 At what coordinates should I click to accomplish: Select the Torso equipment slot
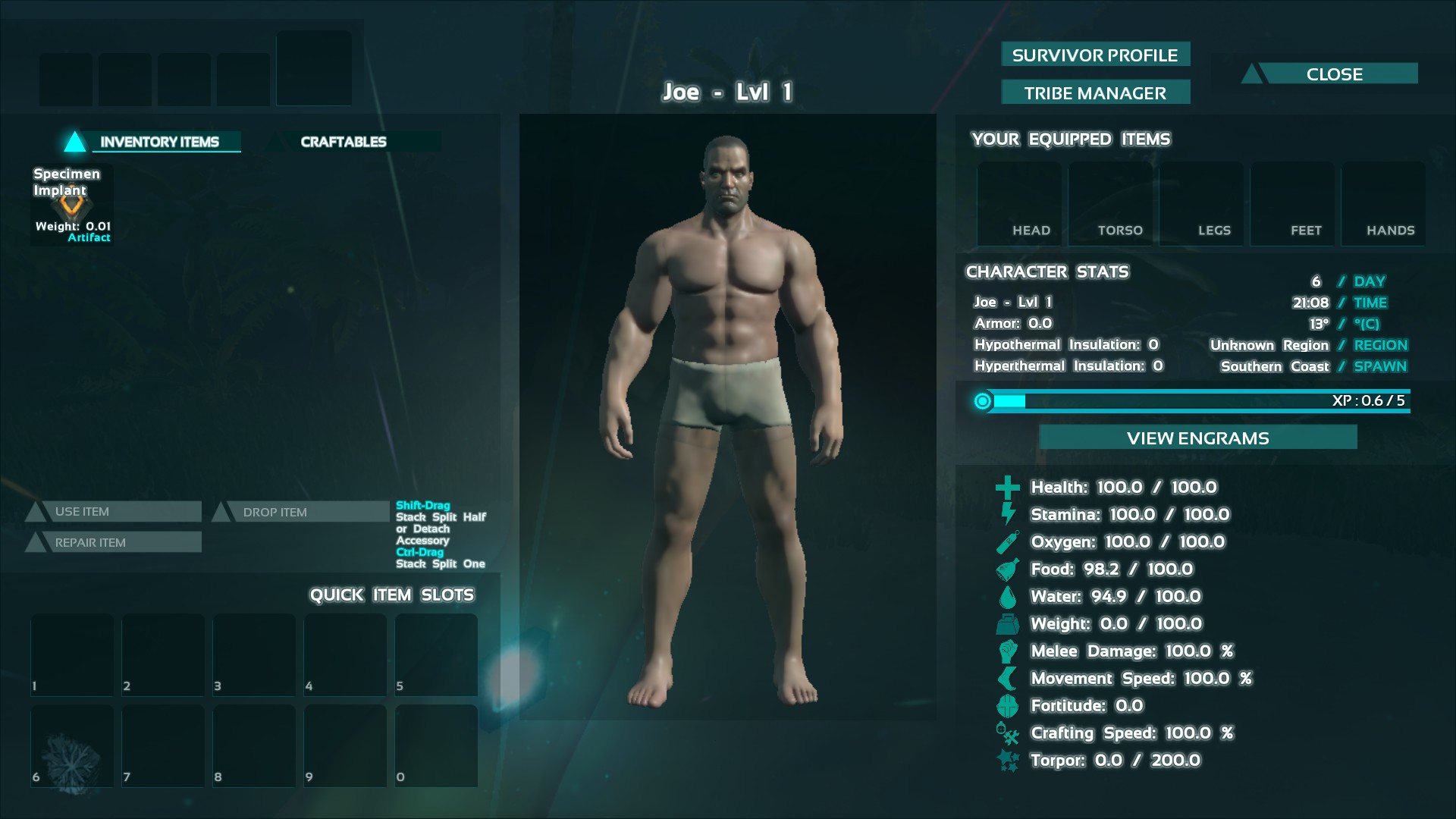[1110, 203]
